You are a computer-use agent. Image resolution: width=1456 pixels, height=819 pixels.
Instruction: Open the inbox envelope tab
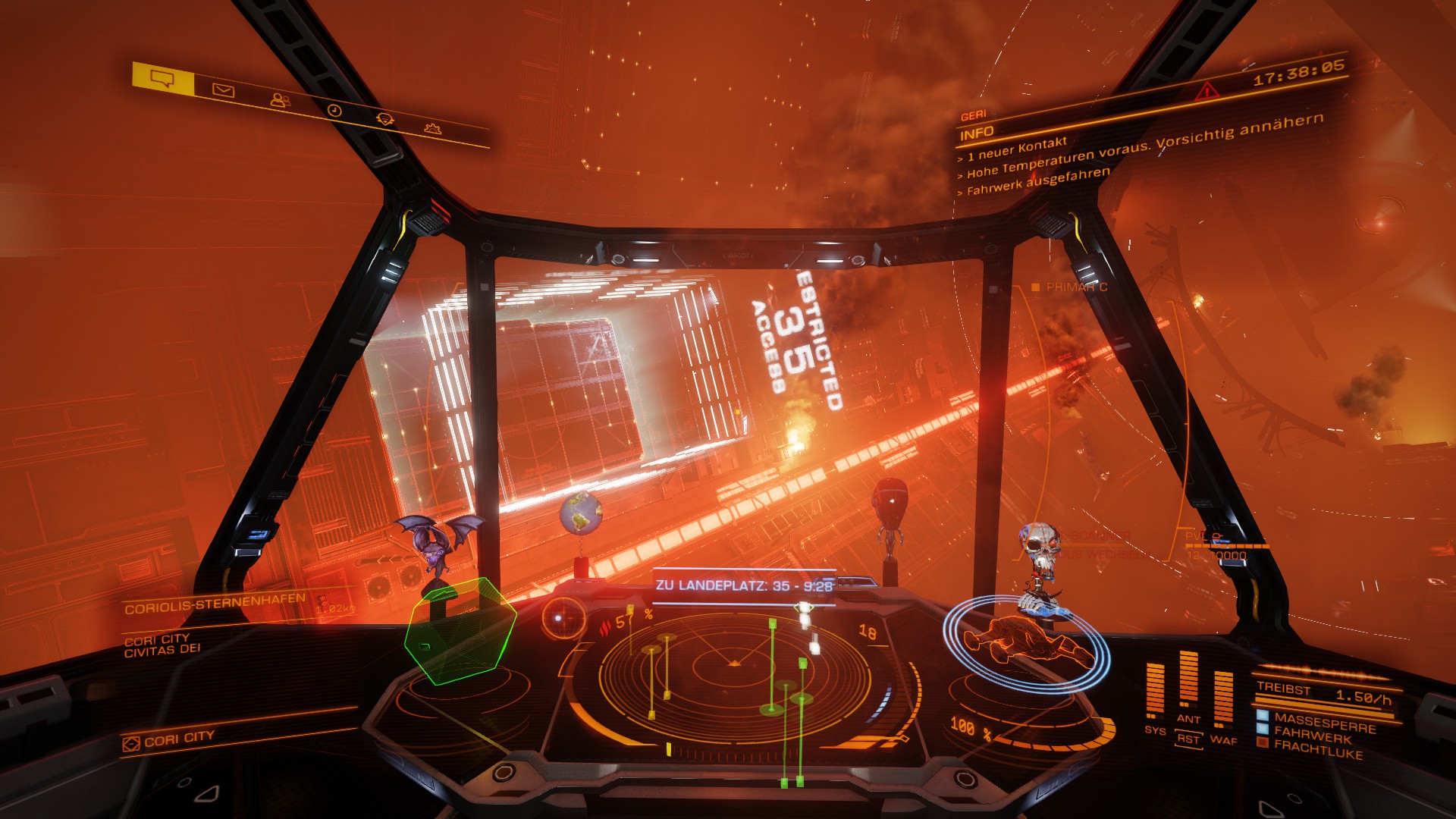point(223,90)
